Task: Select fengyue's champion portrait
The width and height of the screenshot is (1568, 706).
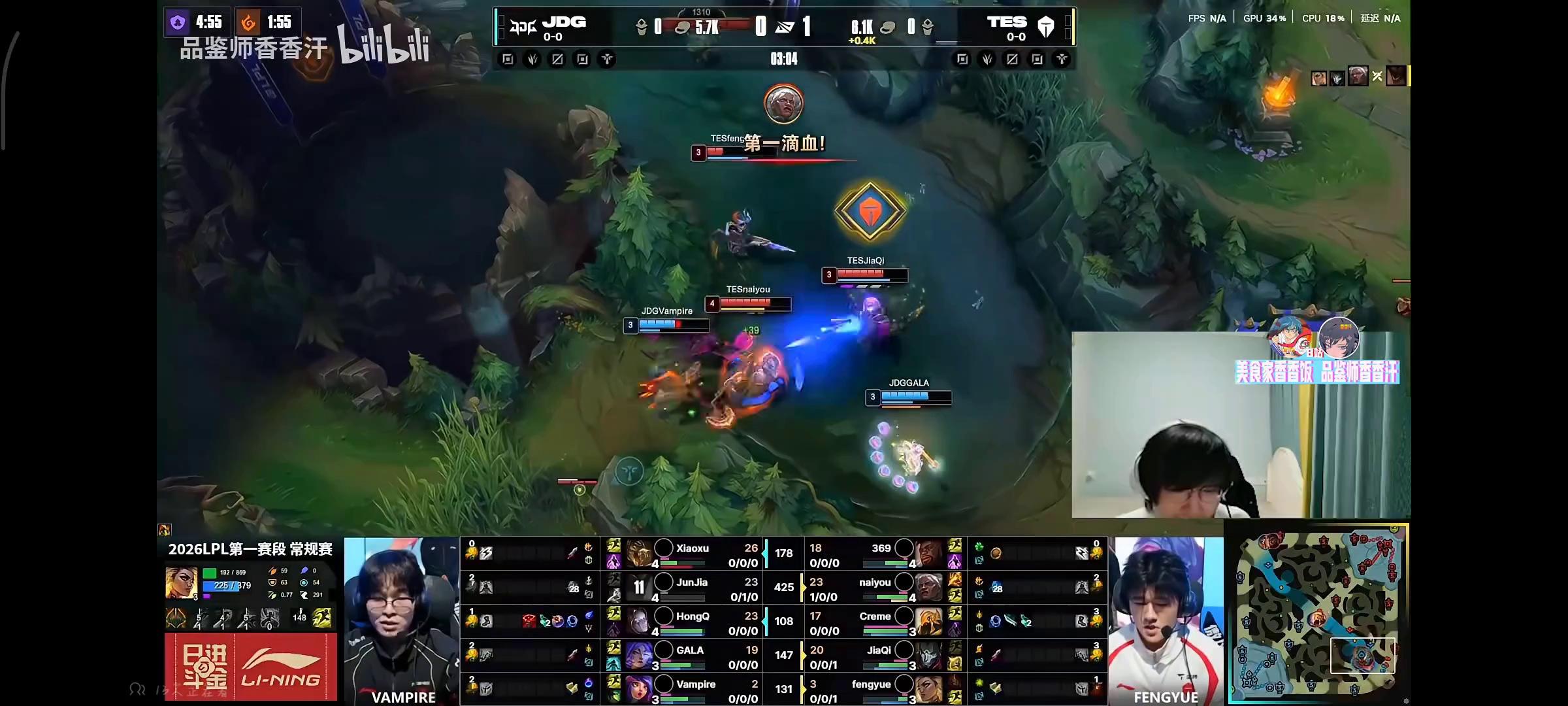Action: coord(928,689)
